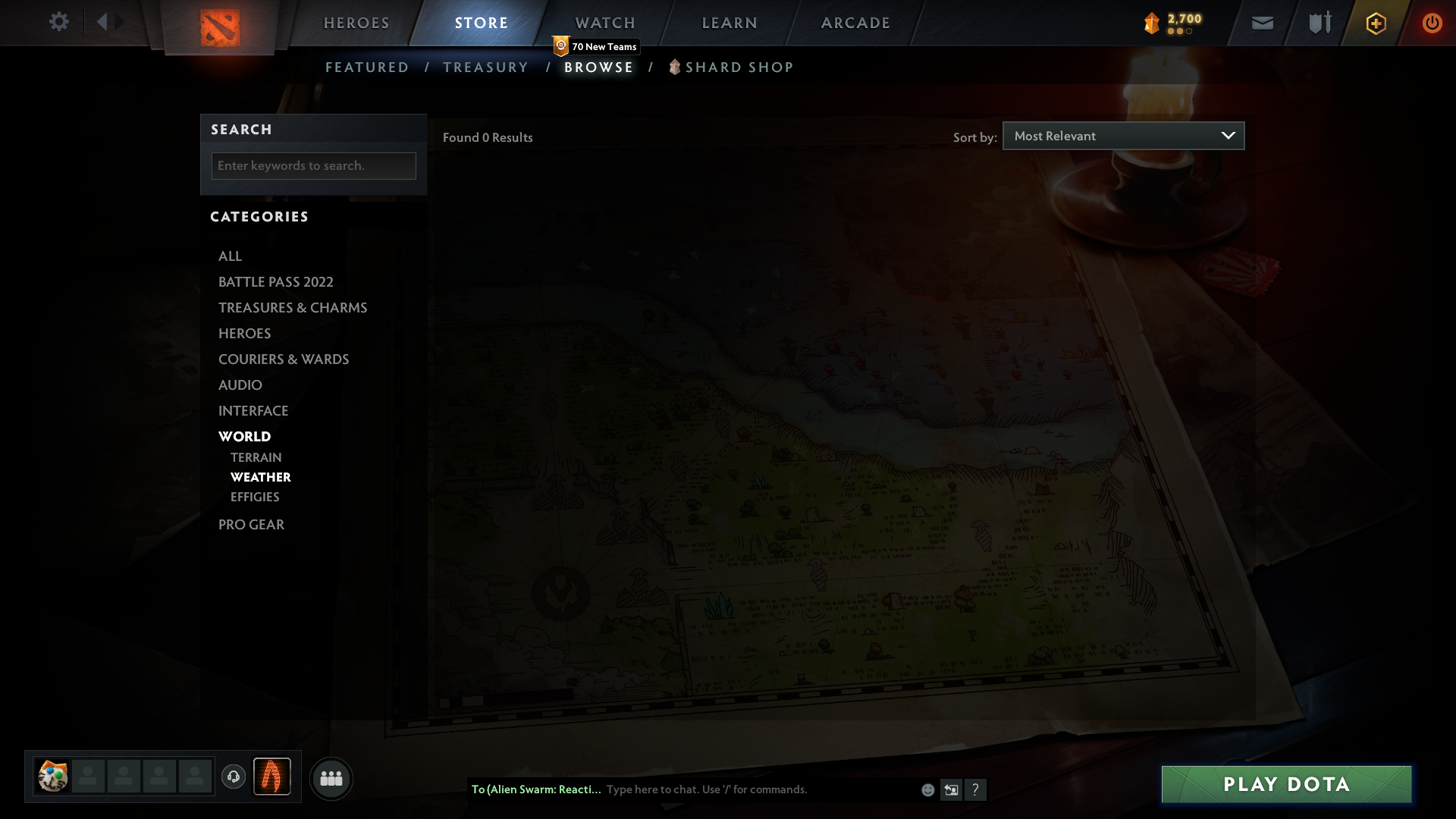Open the ARCADE section
The image size is (1456, 819).
click(855, 22)
